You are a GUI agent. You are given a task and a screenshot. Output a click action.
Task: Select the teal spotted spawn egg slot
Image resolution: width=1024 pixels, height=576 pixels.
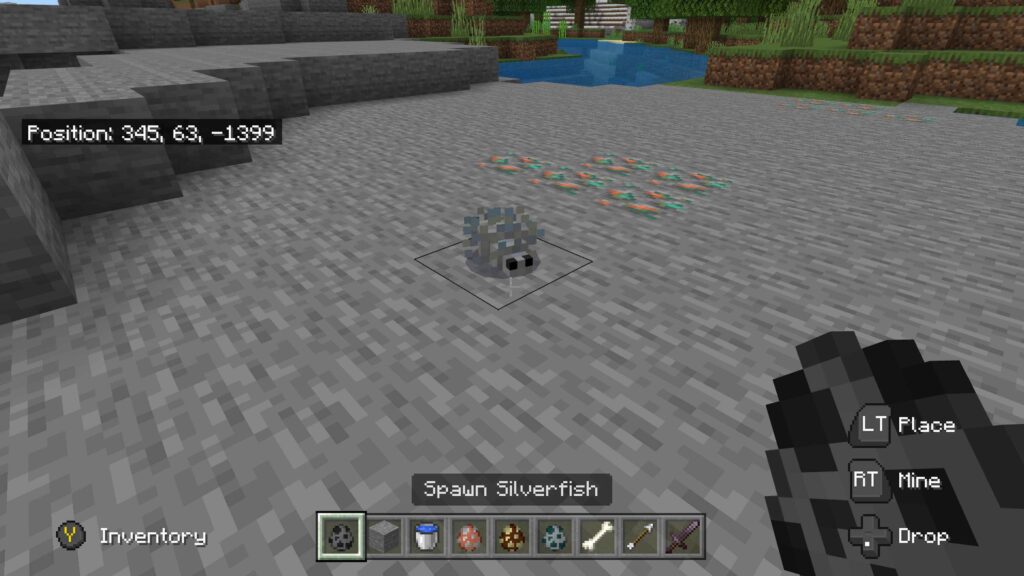(x=553, y=536)
